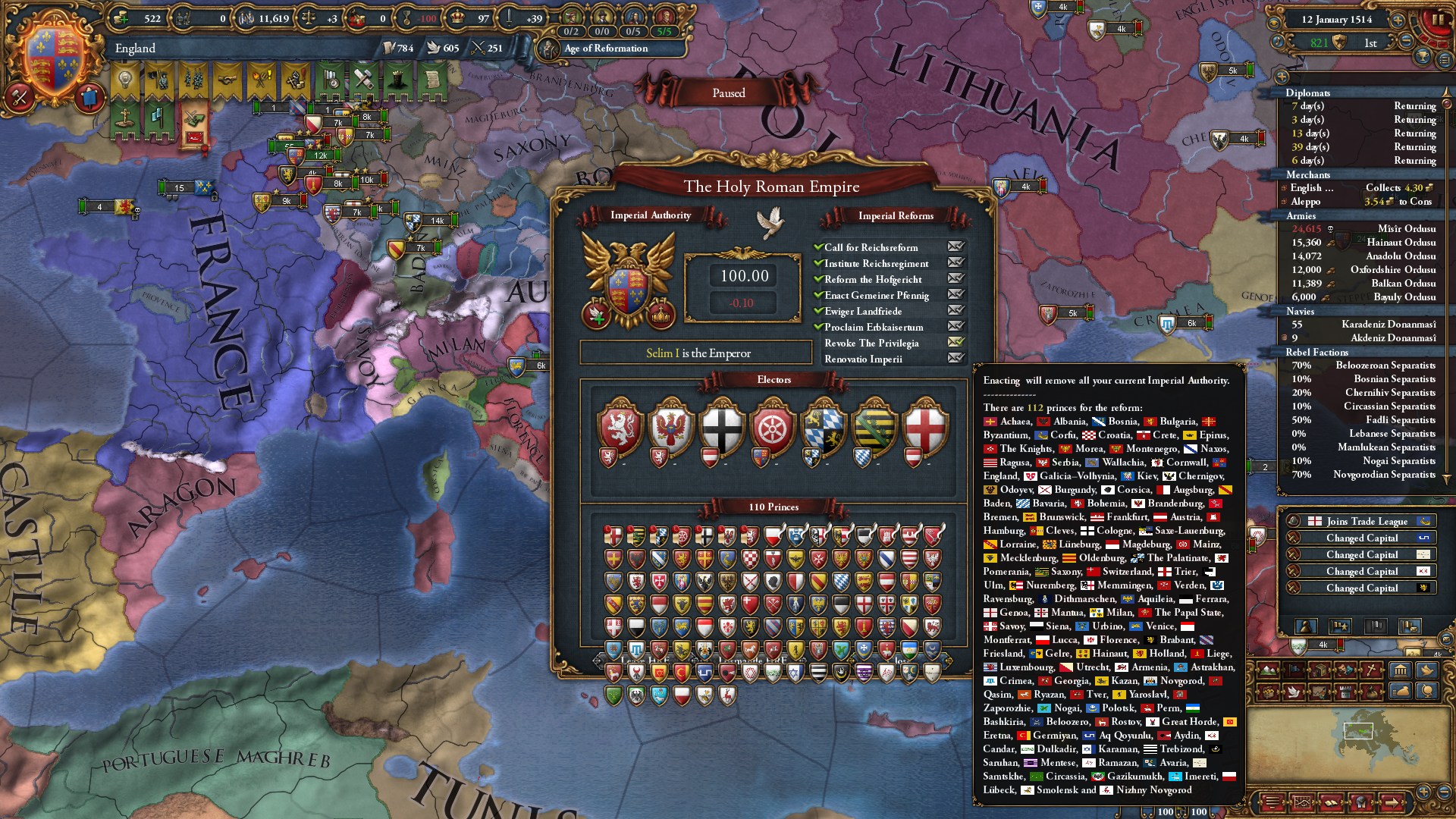
Task: Toggle the envelope notification for Renovatio Imperii
Action: click(957, 359)
